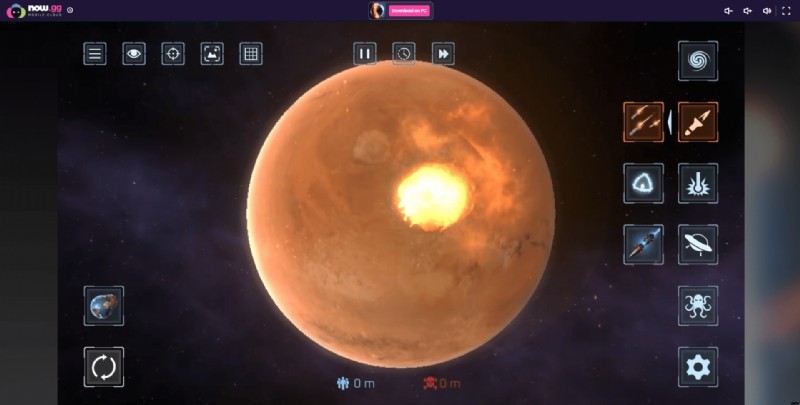Select the multiple missiles weapon

tap(643, 122)
